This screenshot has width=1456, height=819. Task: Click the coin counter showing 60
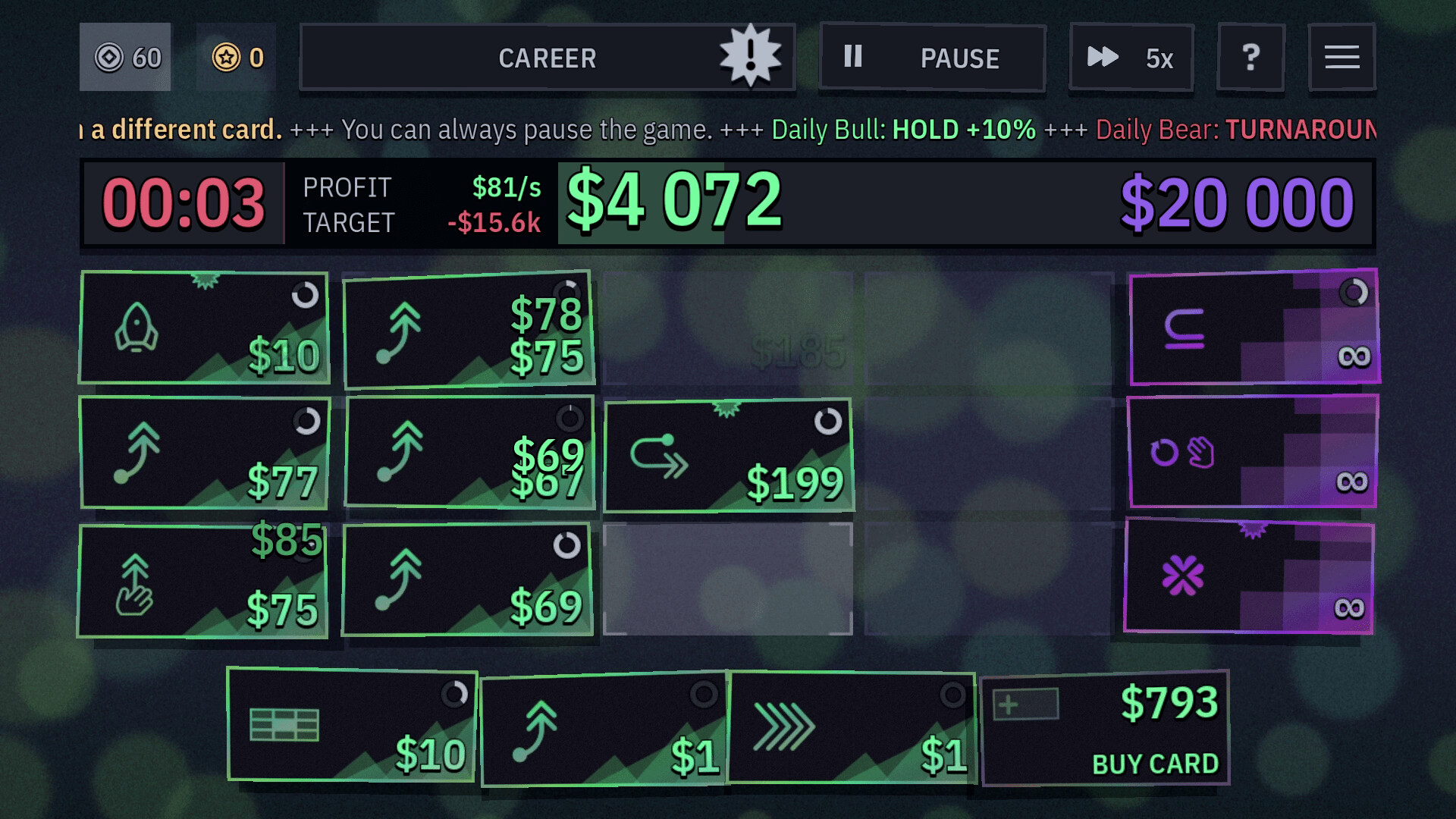pyautogui.click(x=126, y=55)
